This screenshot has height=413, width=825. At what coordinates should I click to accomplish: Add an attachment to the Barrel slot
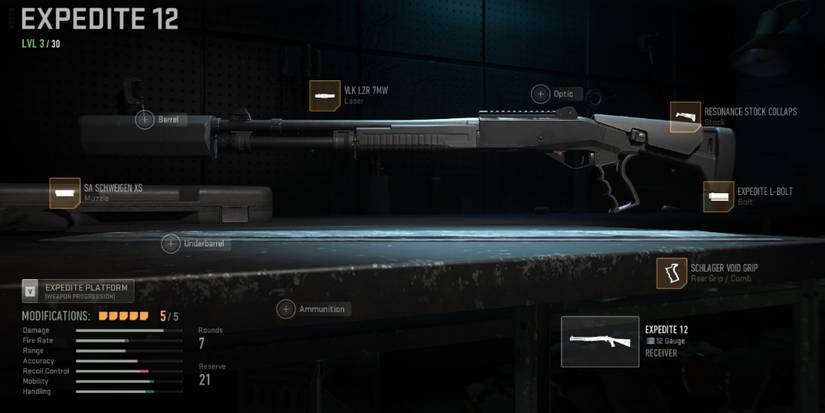[x=145, y=120]
